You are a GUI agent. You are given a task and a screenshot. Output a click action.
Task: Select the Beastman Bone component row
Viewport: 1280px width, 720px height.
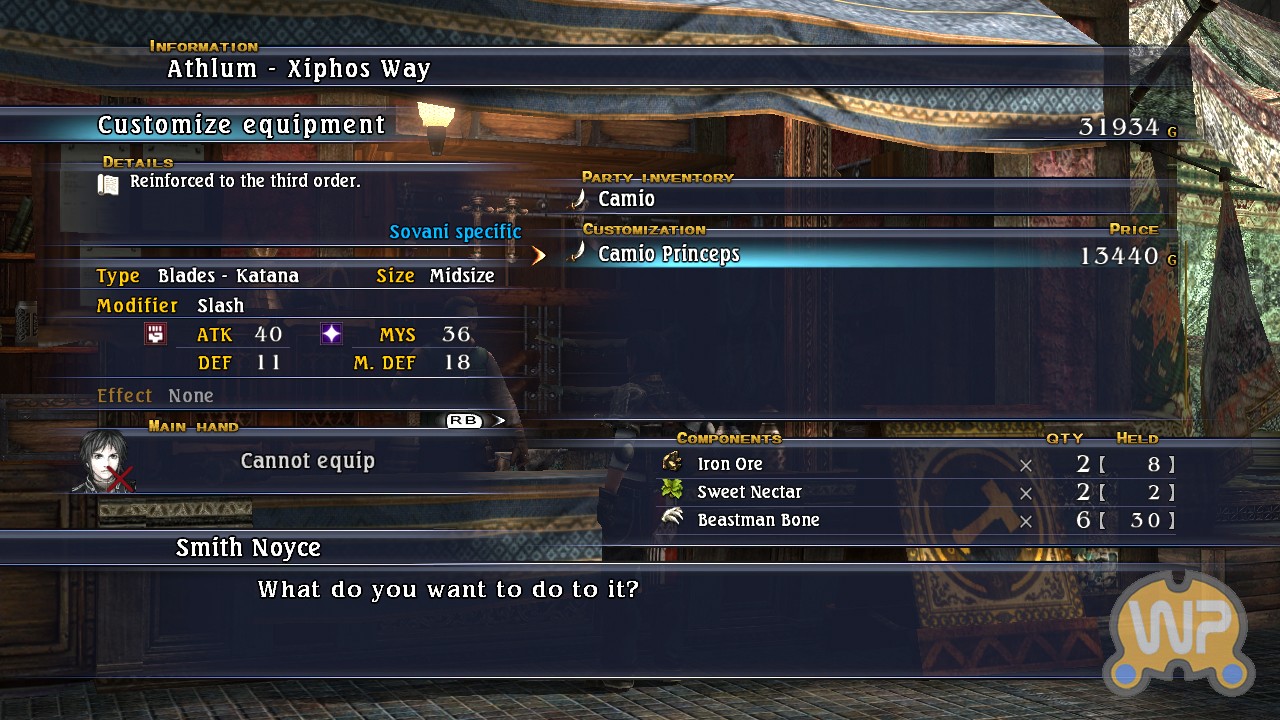758,520
